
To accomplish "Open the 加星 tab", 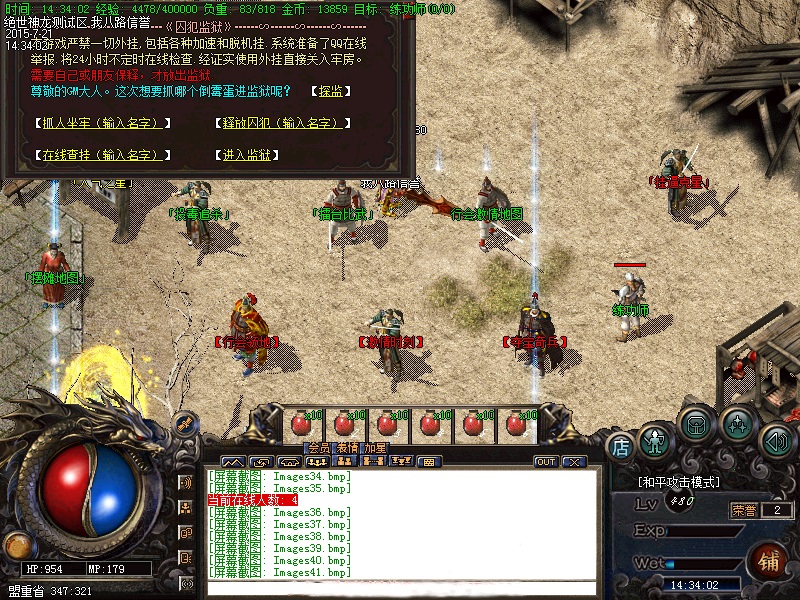I will pyautogui.click(x=375, y=447).
